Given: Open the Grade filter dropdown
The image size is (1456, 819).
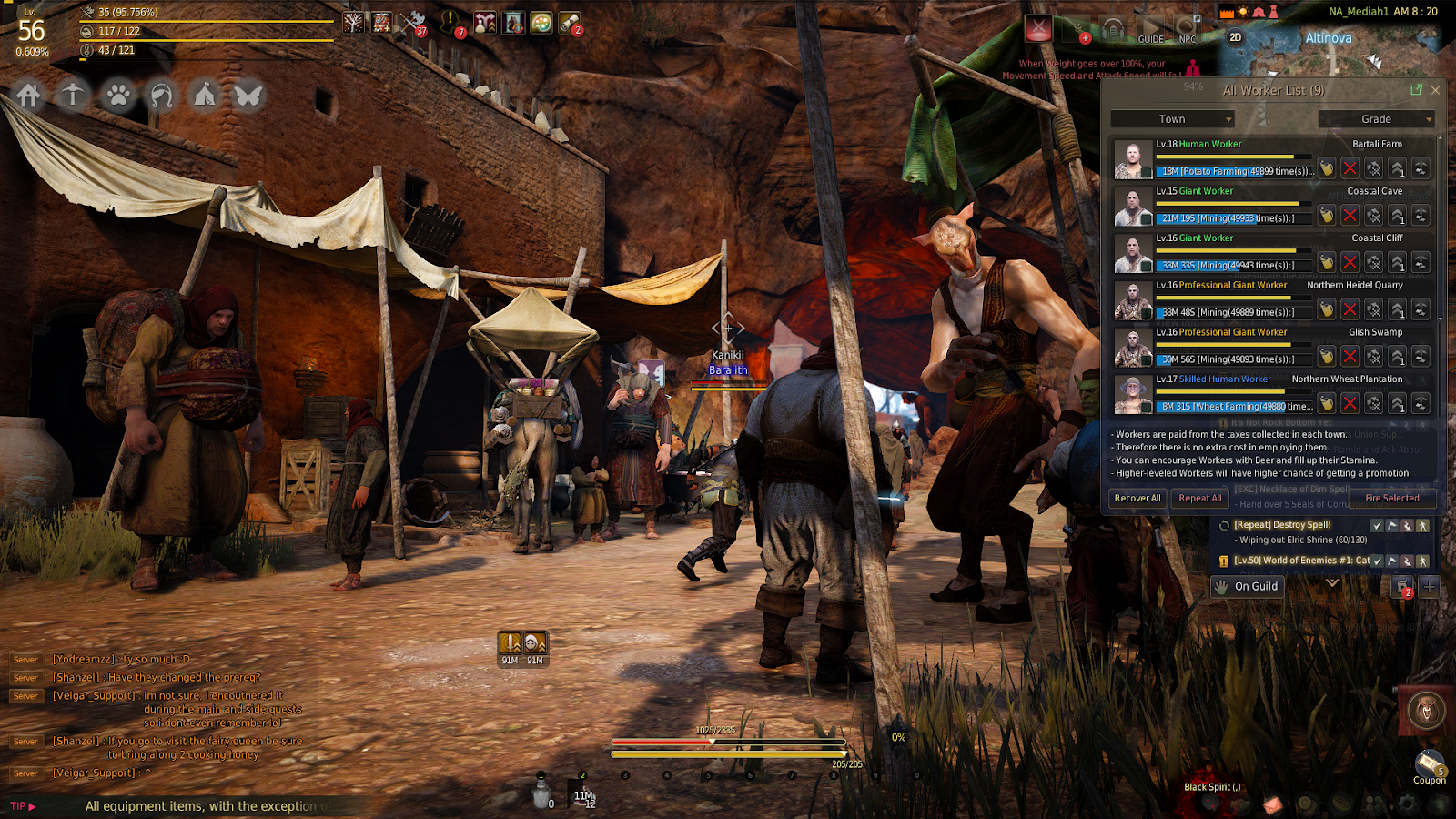Looking at the screenshot, I should pos(1376,119).
